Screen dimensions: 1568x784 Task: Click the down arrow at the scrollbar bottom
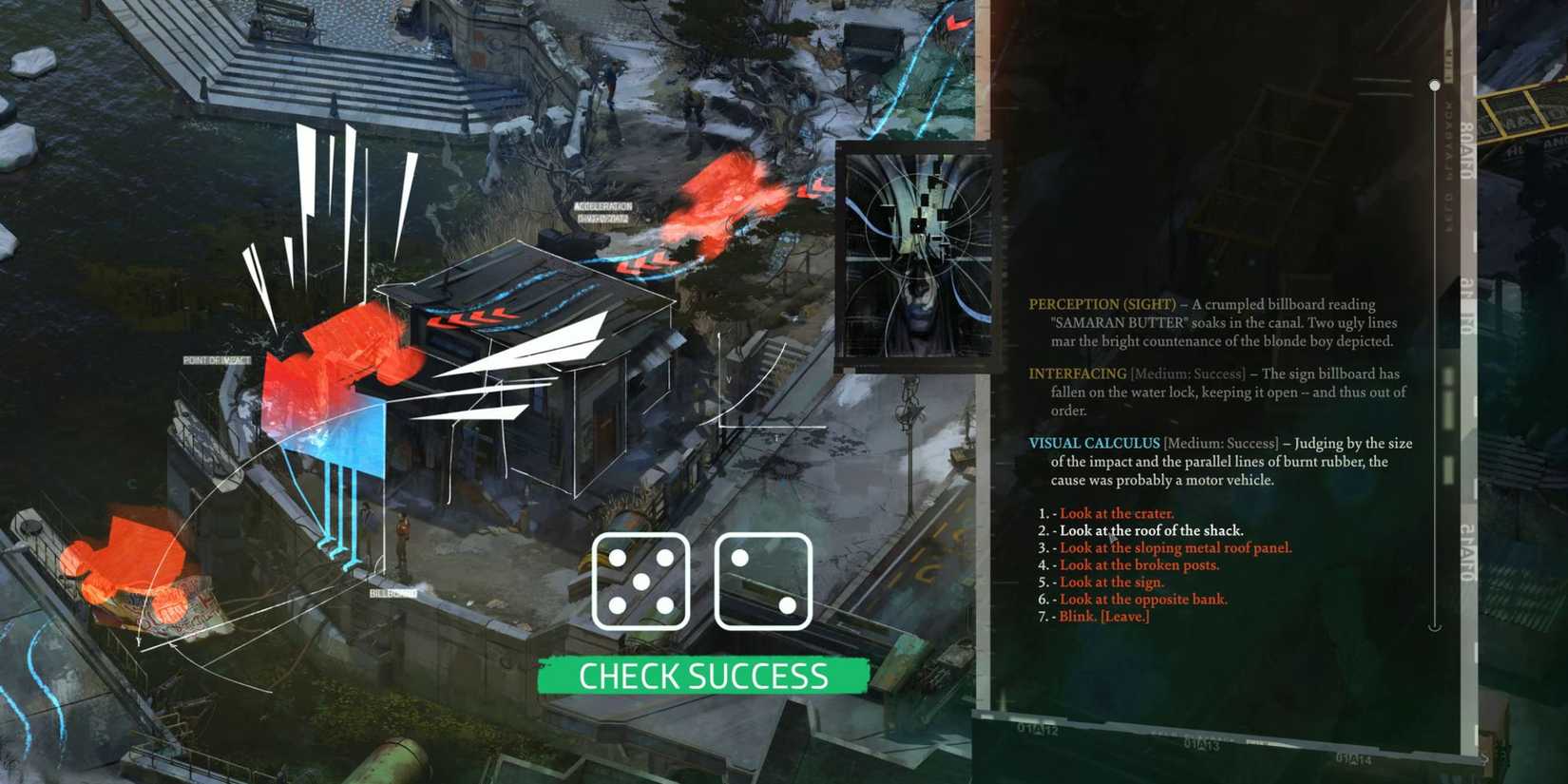coord(1433,625)
